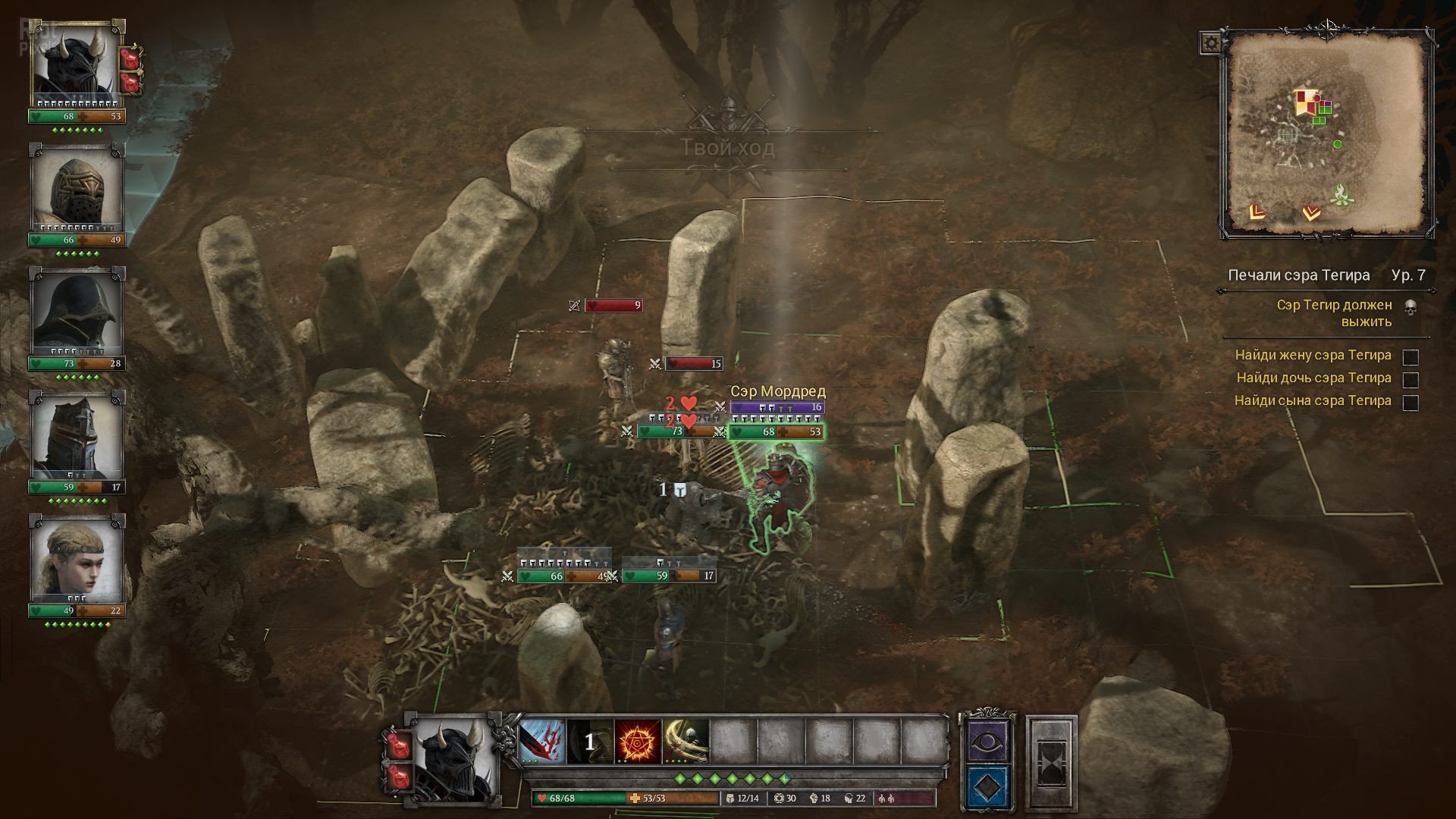End turn with the hourglass button
This screenshot has width=1456, height=819.
point(1051,762)
